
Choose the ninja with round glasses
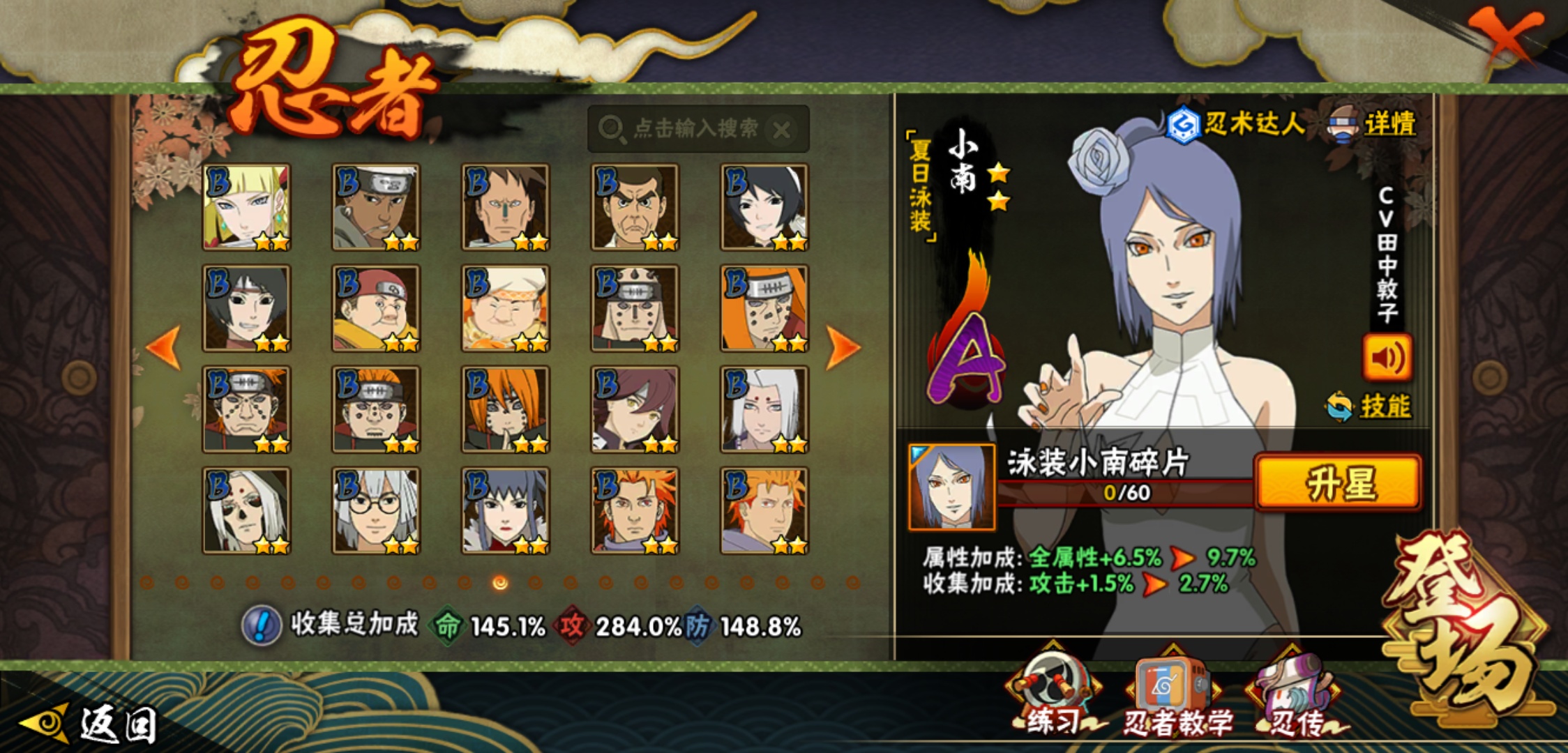(376, 511)
